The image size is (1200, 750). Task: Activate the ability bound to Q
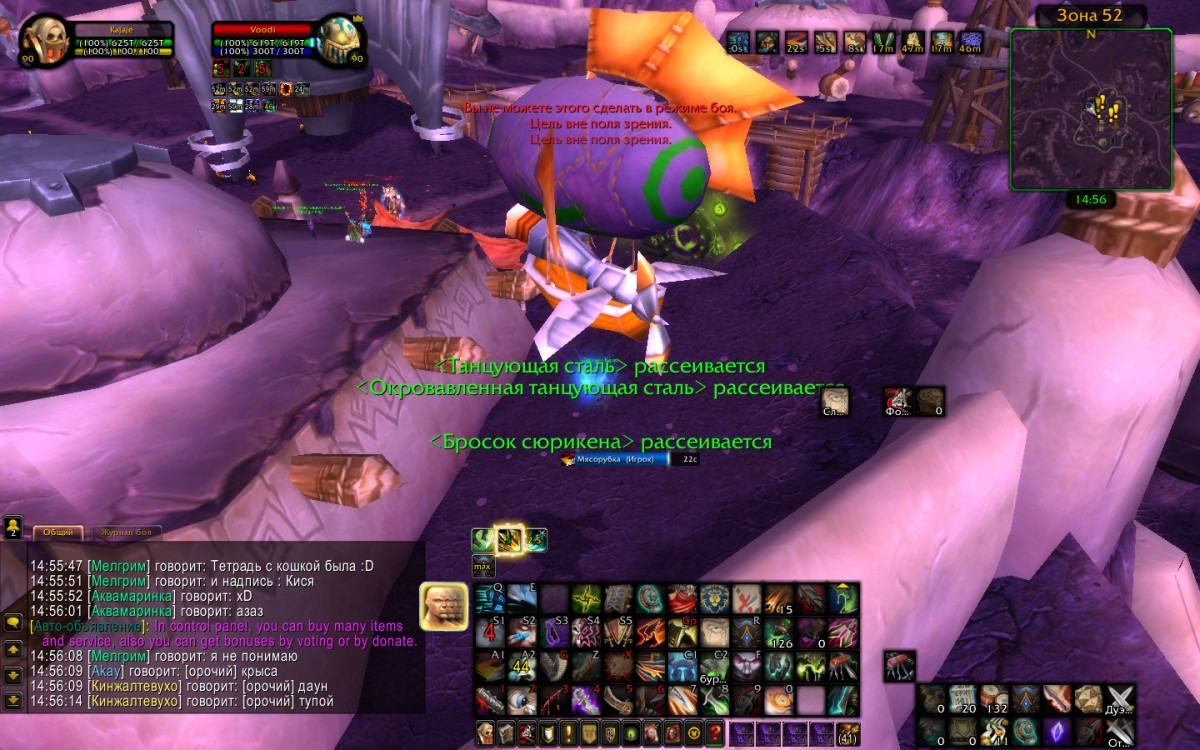pyautogui.click(x=489, y=599)
